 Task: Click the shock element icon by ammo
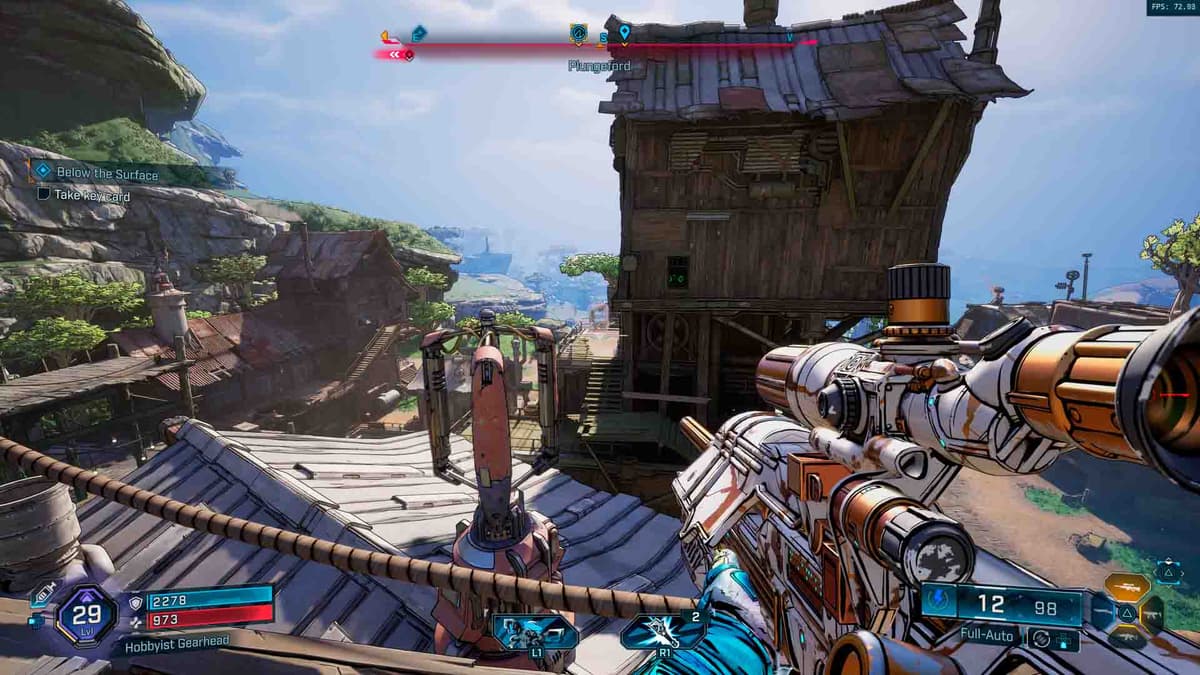click(940, 604)
